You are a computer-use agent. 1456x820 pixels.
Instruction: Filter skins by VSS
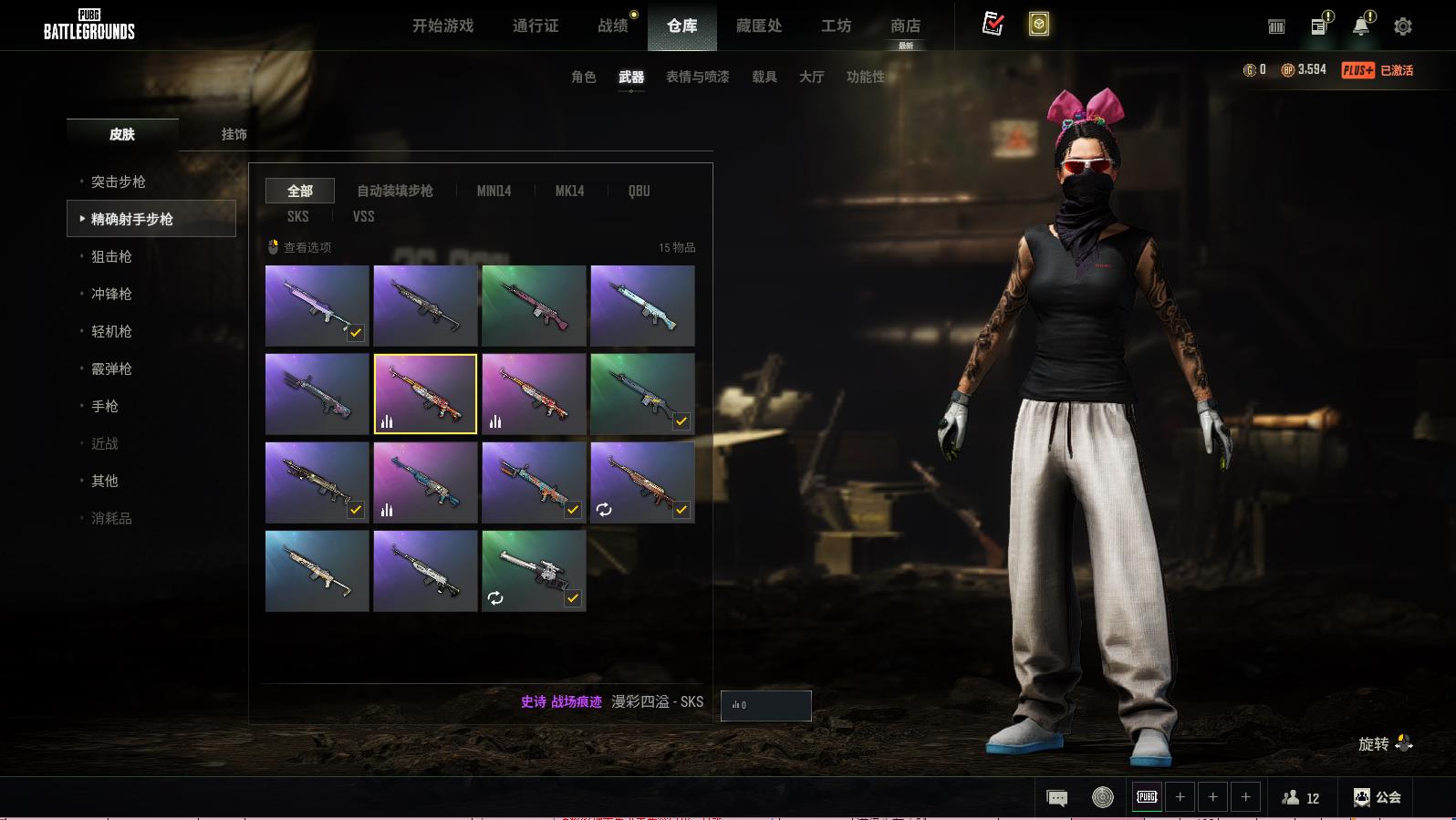click(363, 216)
